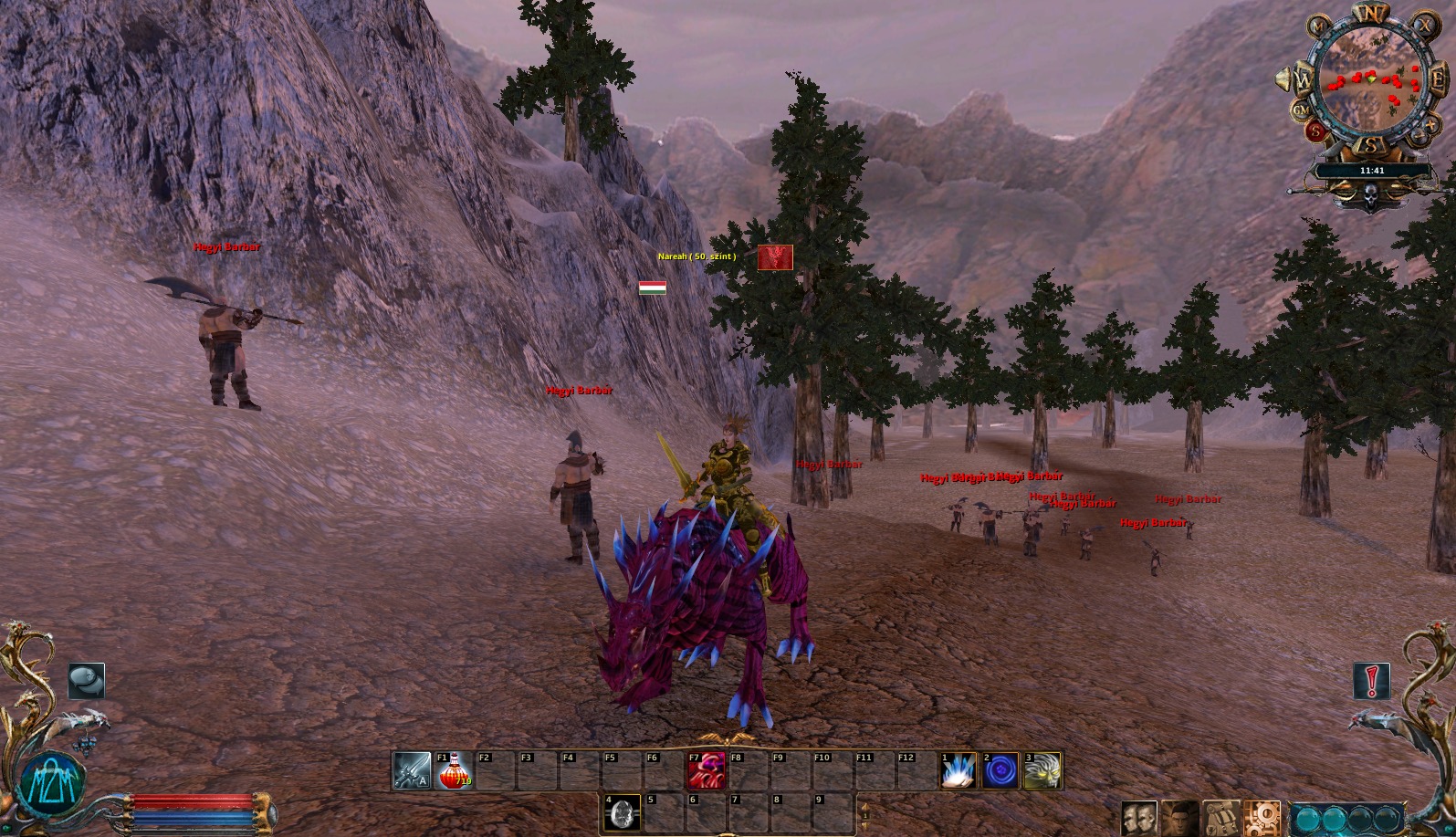Click the Hungarian flag under Nareah's name
Screen dimensions: 1456x837
(x=652, y=288)
